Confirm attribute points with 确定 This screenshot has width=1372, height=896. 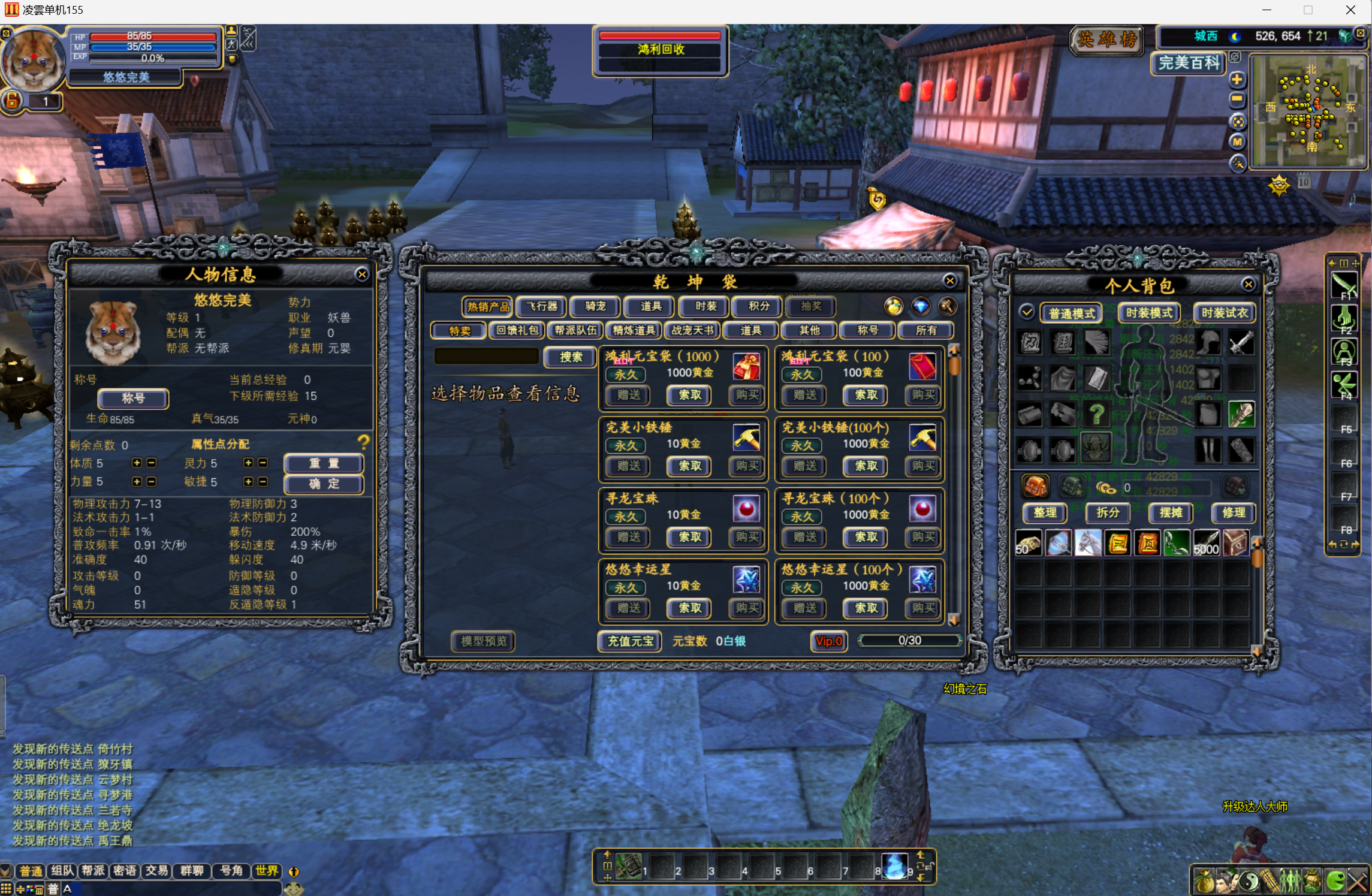pos(324,484)
